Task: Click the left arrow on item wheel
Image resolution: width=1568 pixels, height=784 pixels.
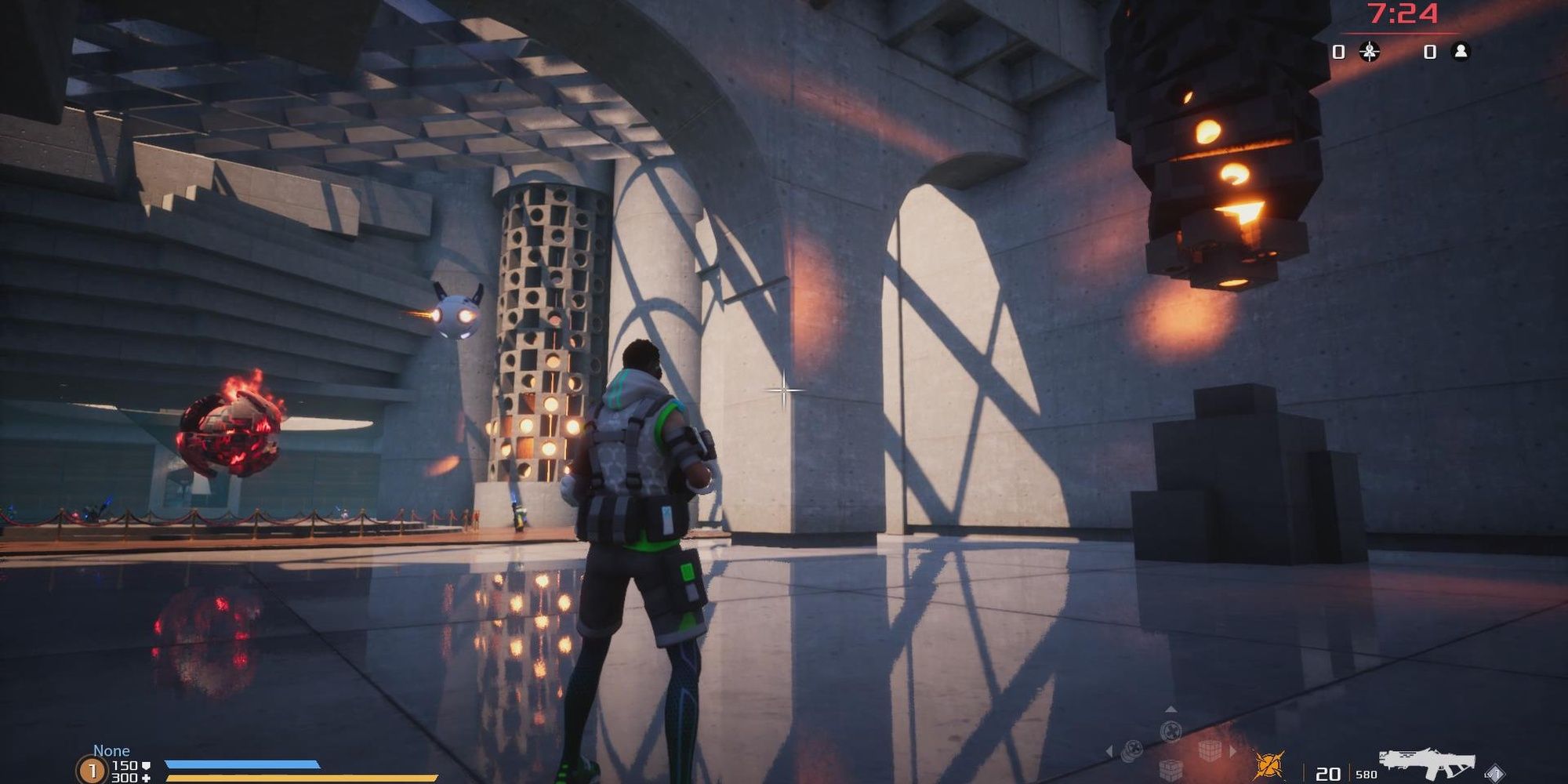Action: [1109, 751]
